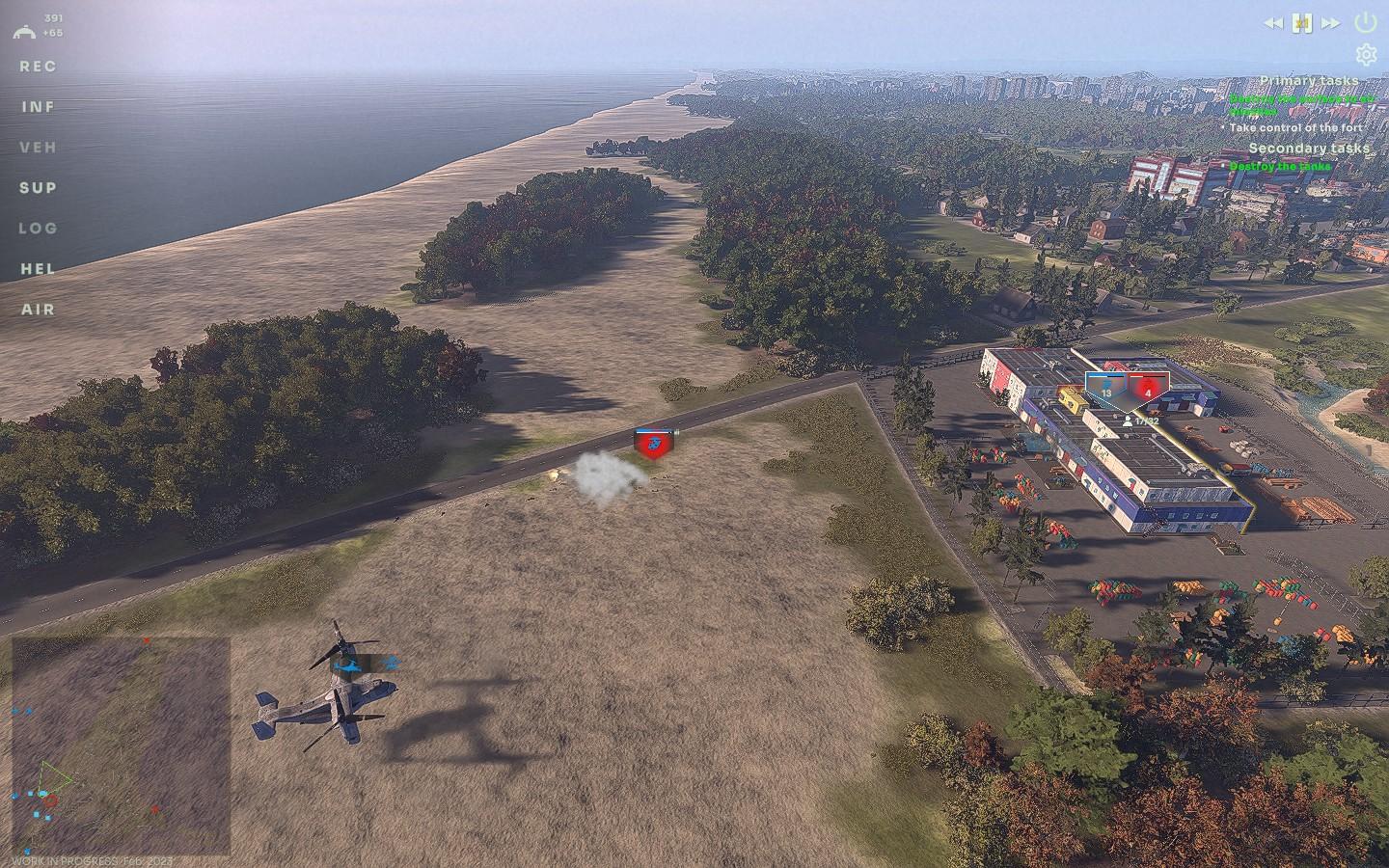Click the blue squad marker showing 13
This screenshot has width=1389, height=868.
(1105, 387)
